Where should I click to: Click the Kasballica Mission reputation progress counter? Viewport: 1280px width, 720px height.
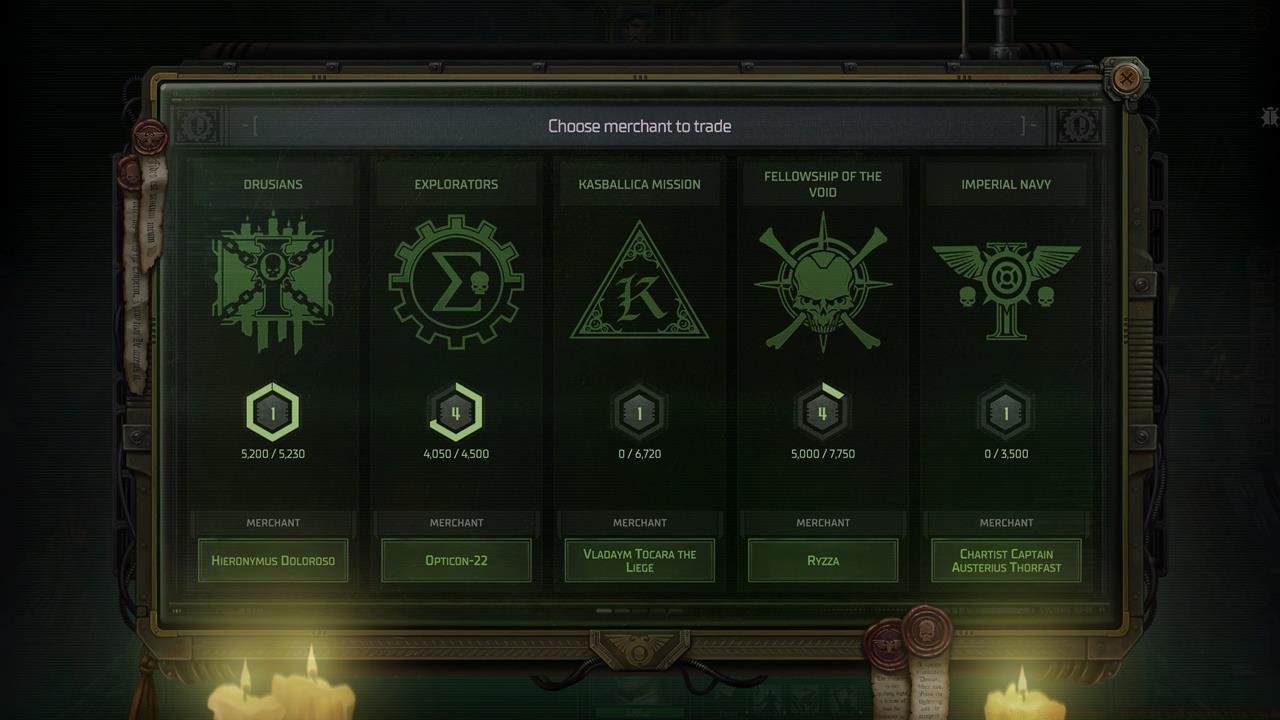pyautogui.click(x=639, y=453)
